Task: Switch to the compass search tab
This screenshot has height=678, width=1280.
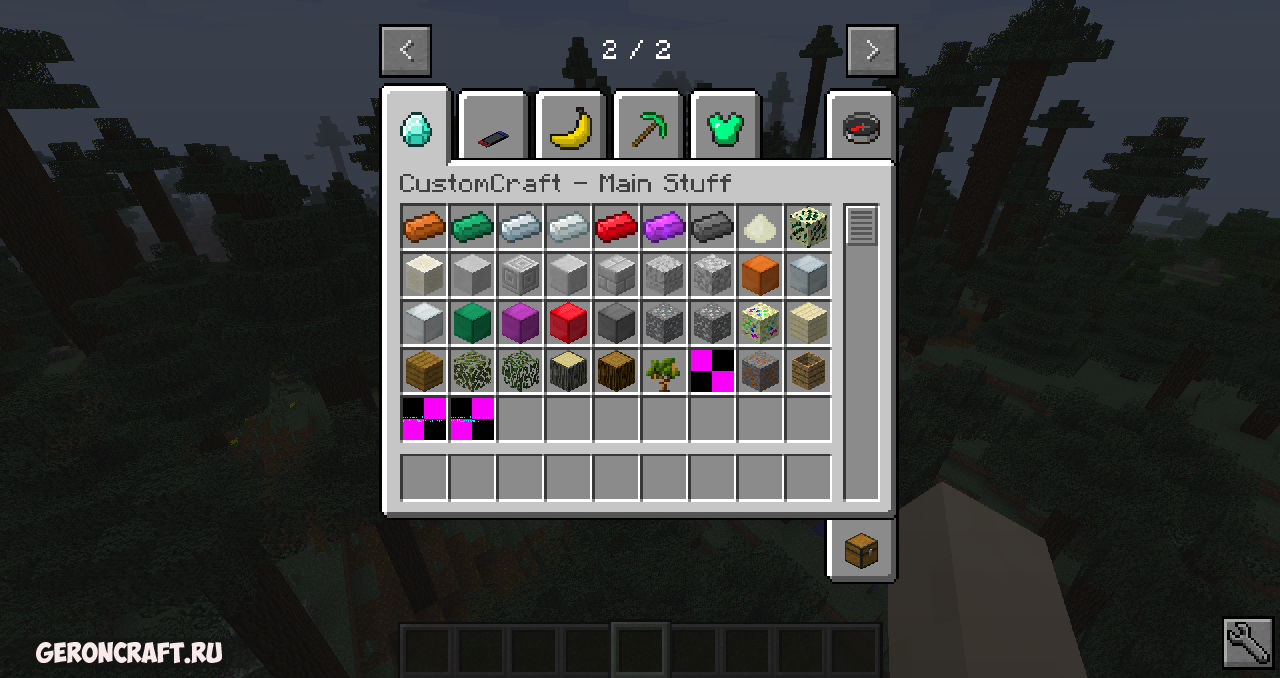Action: click(x=861, y=129)
